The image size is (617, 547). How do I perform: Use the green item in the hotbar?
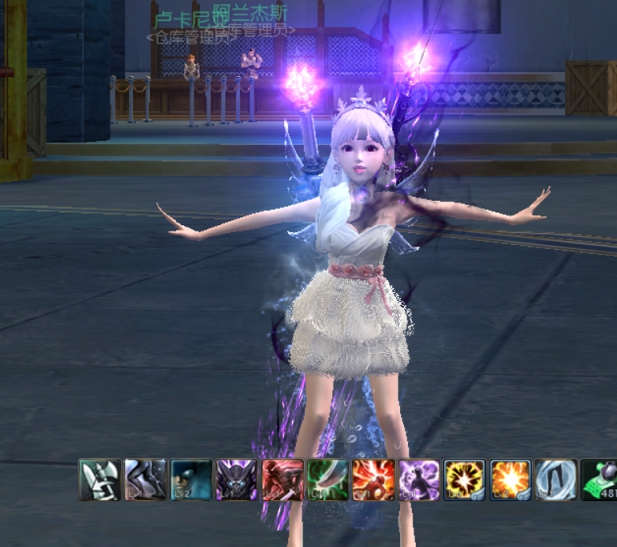pyautogui.click(x=599, y=480)
